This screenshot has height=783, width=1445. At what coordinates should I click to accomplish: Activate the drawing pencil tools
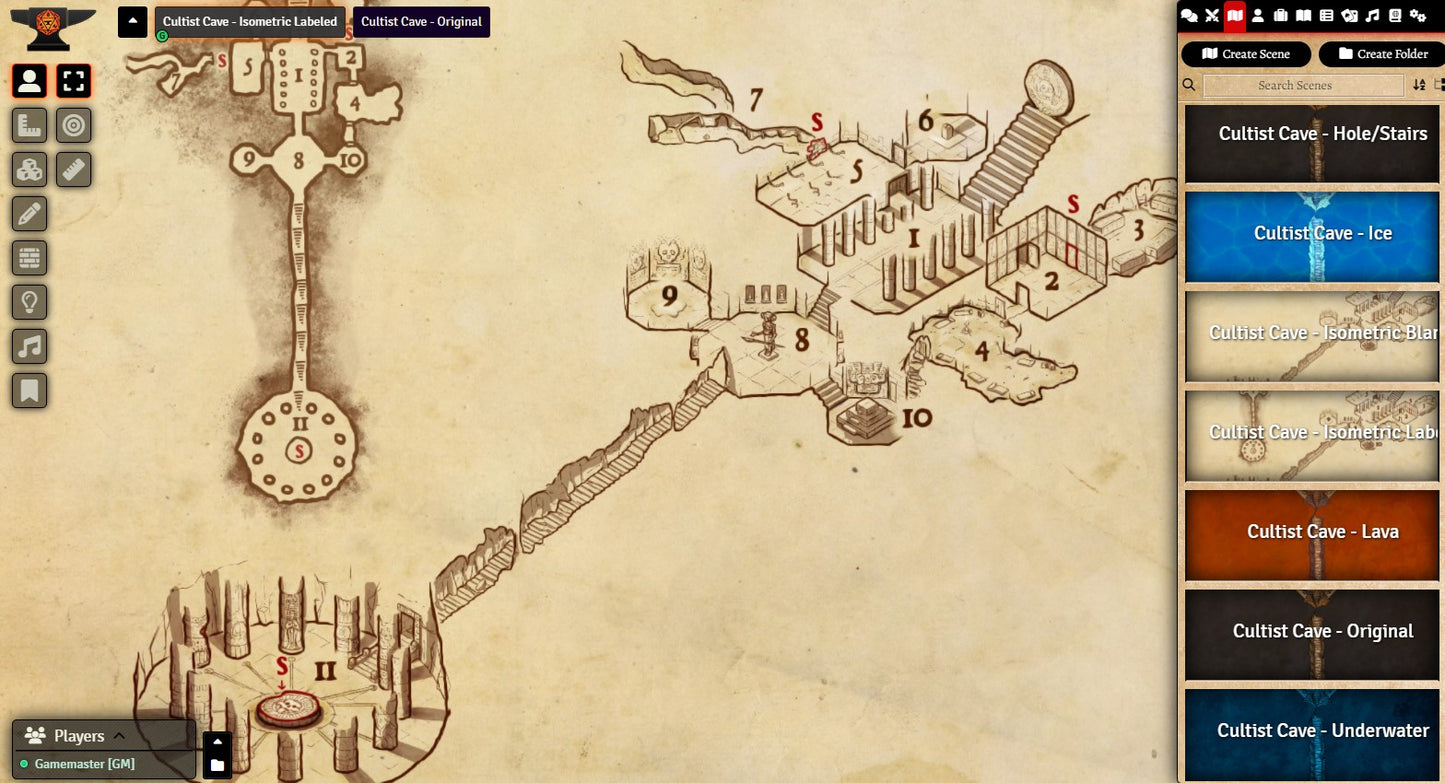coord(30,213)
